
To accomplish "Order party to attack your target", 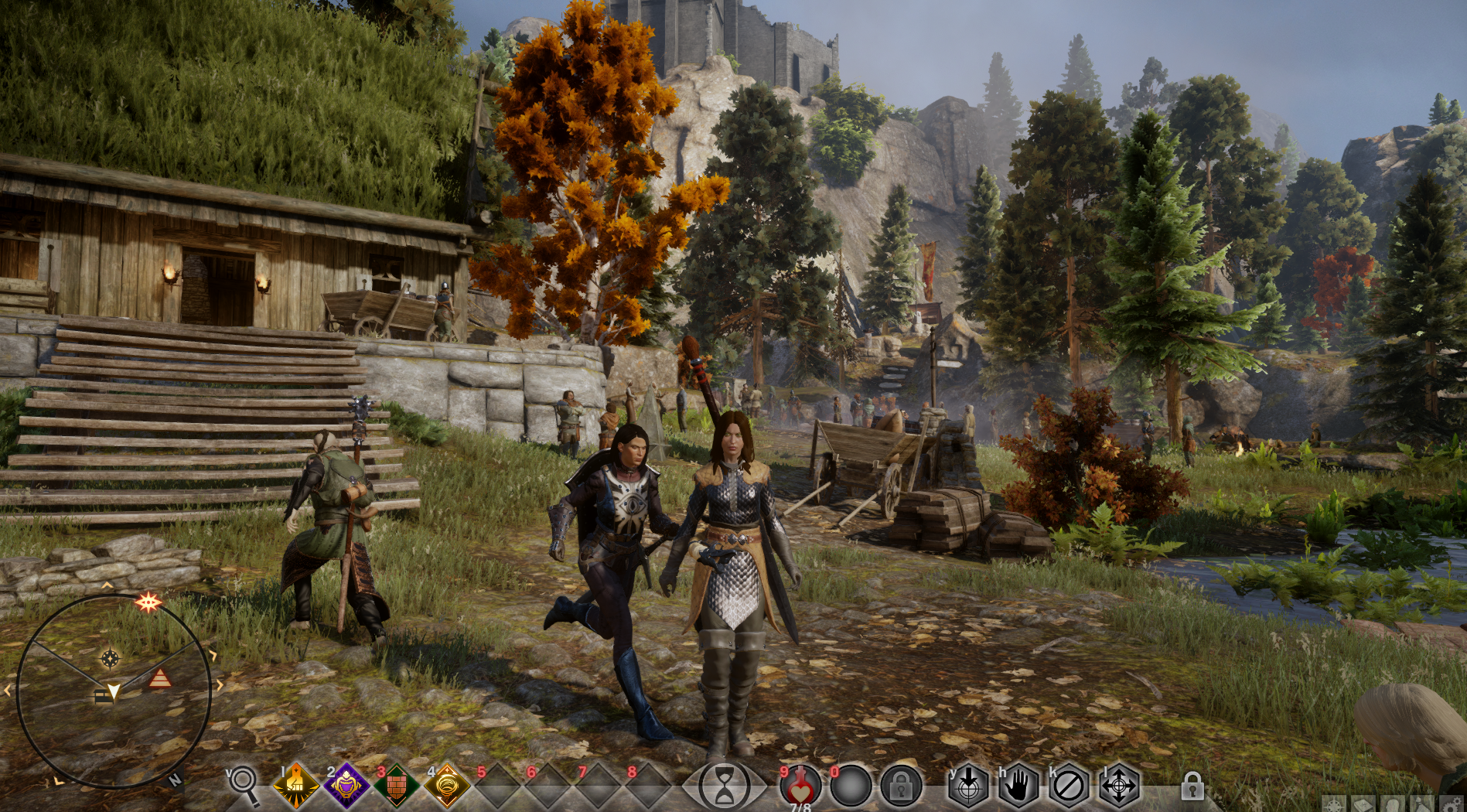I will point(967,786).
